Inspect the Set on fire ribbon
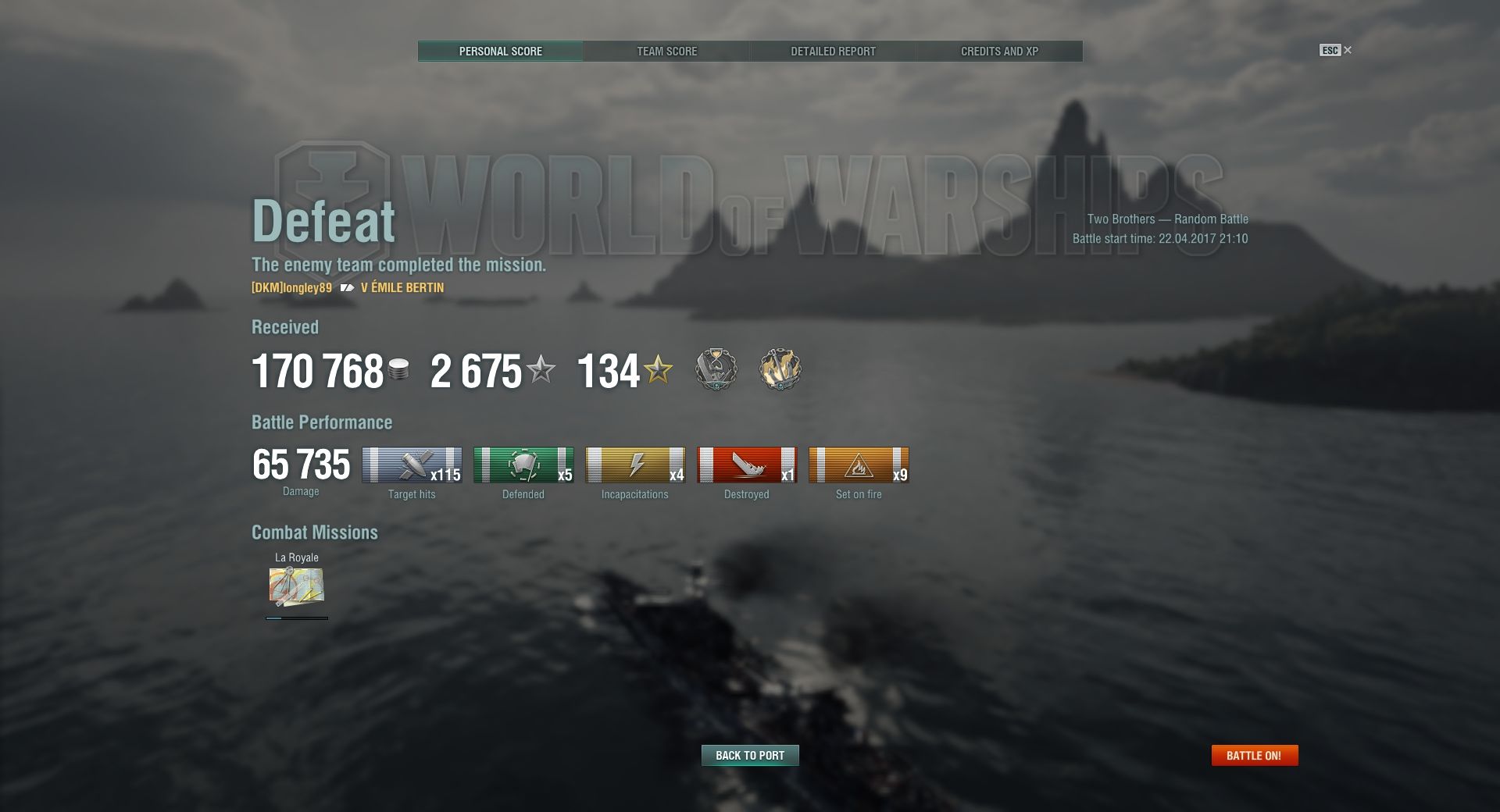 click(x=859, y=465)
